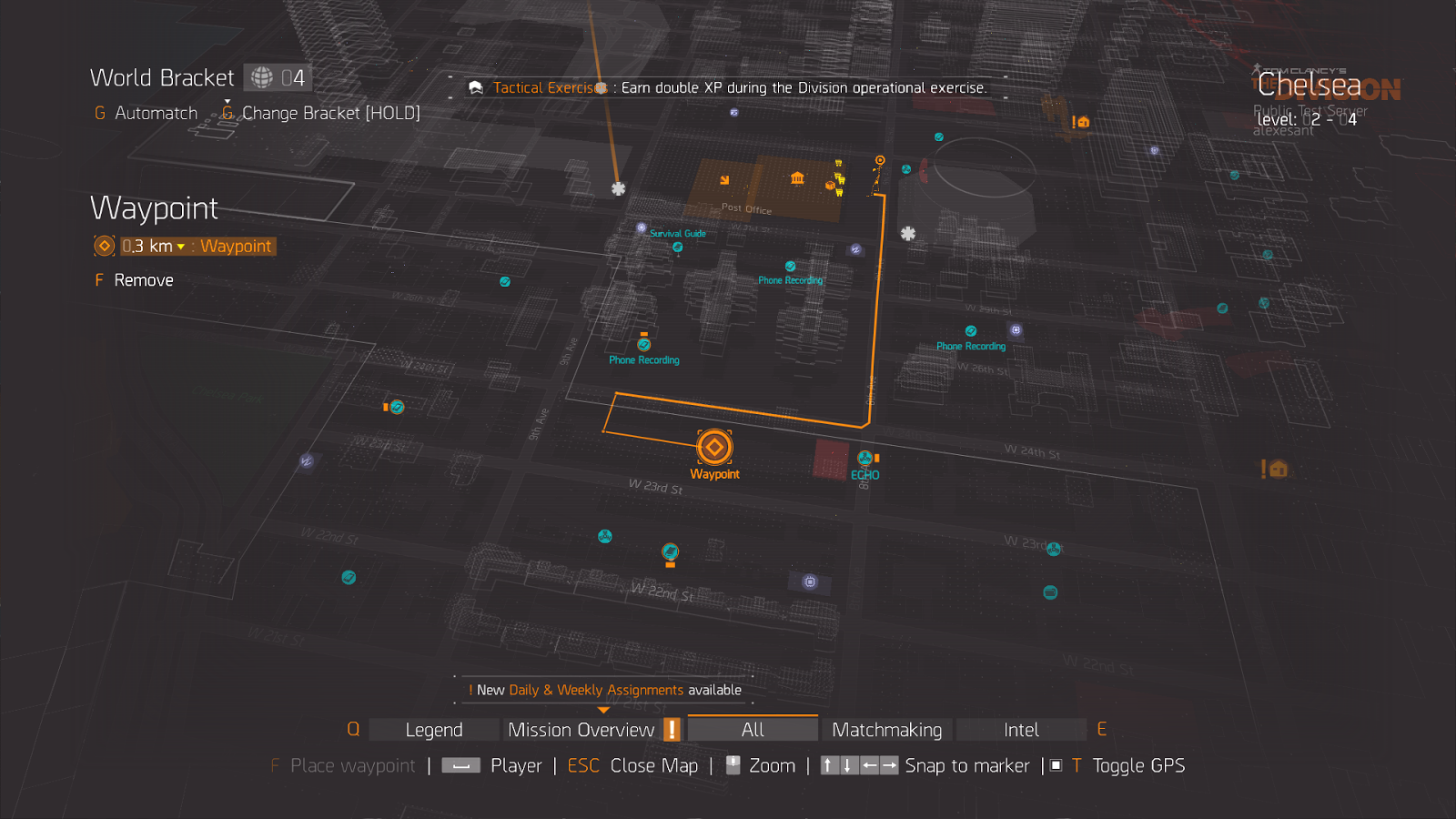Toggle GPS with the T indicator
The height and width of the screenshot is (819, 1456).
1077,765
